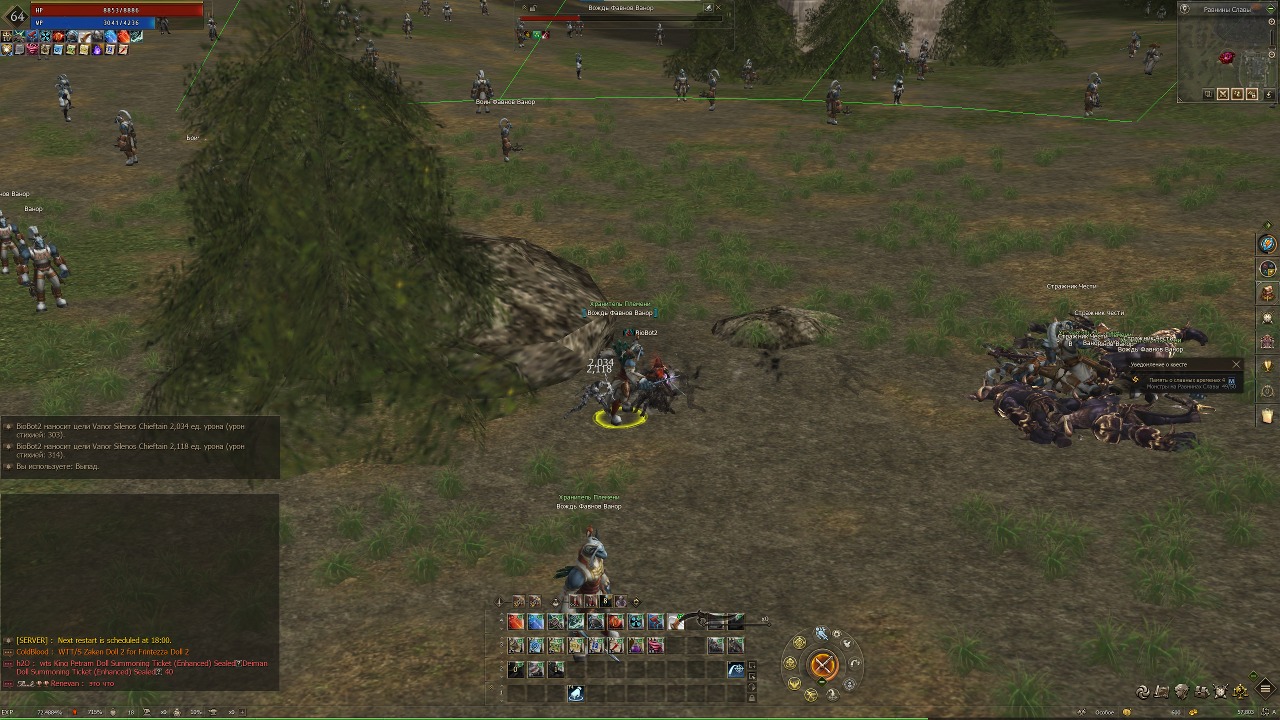Close the quest notification popup
Image resolution: width=1280 pixels, height=720 pixels.
coord(1236,364)
